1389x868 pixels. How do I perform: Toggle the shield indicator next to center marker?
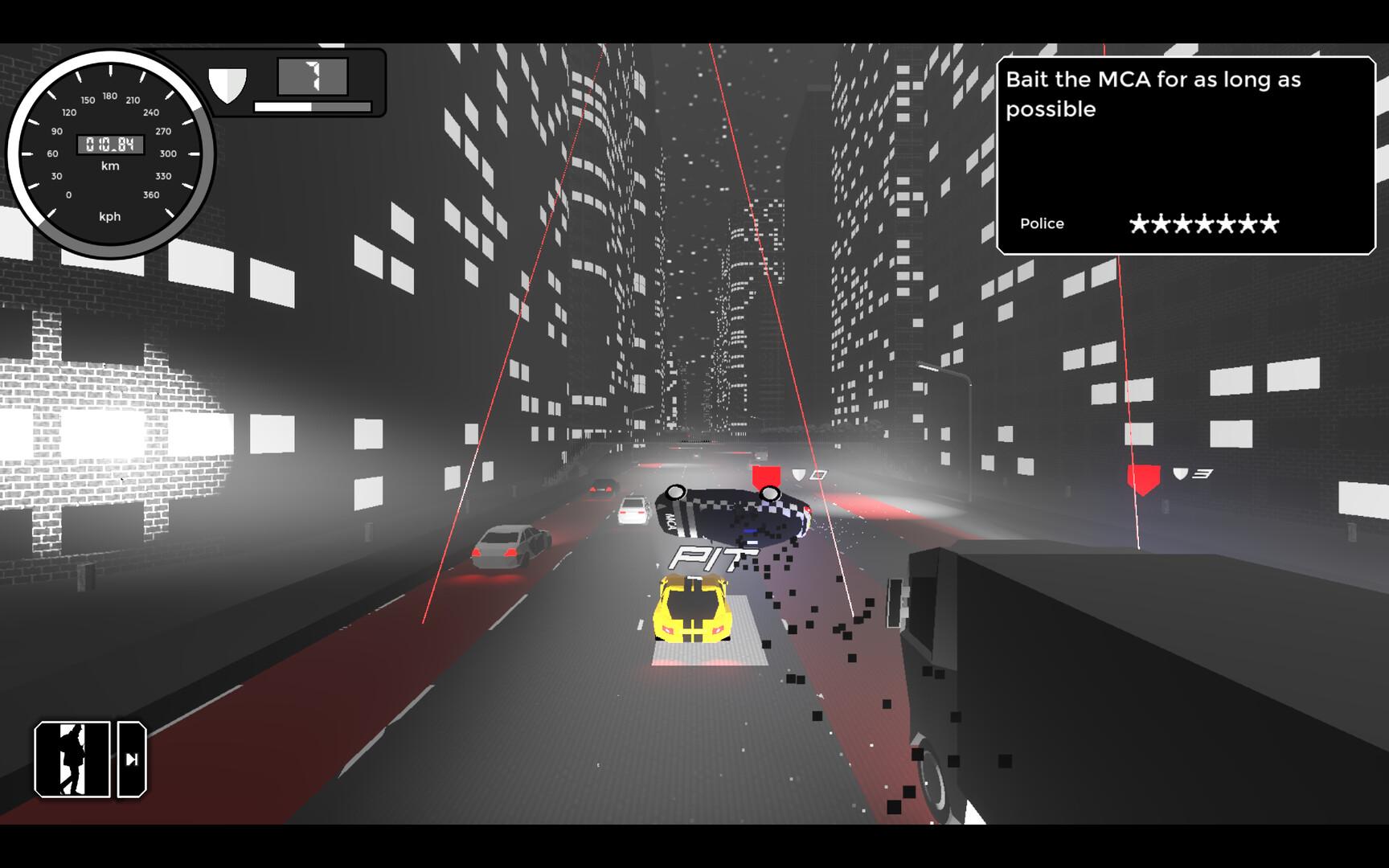(798, 473)
